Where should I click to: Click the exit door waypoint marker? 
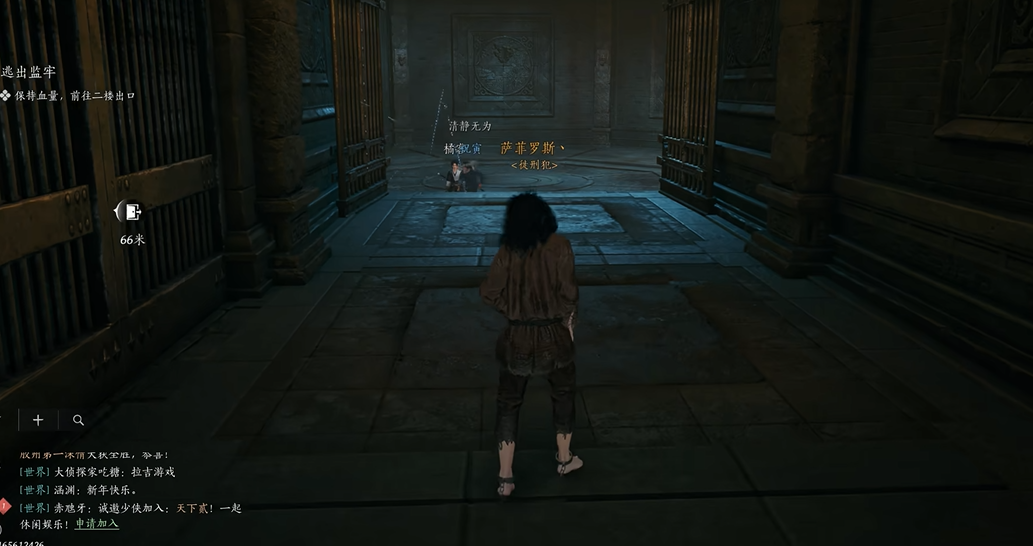click(131, 212)
